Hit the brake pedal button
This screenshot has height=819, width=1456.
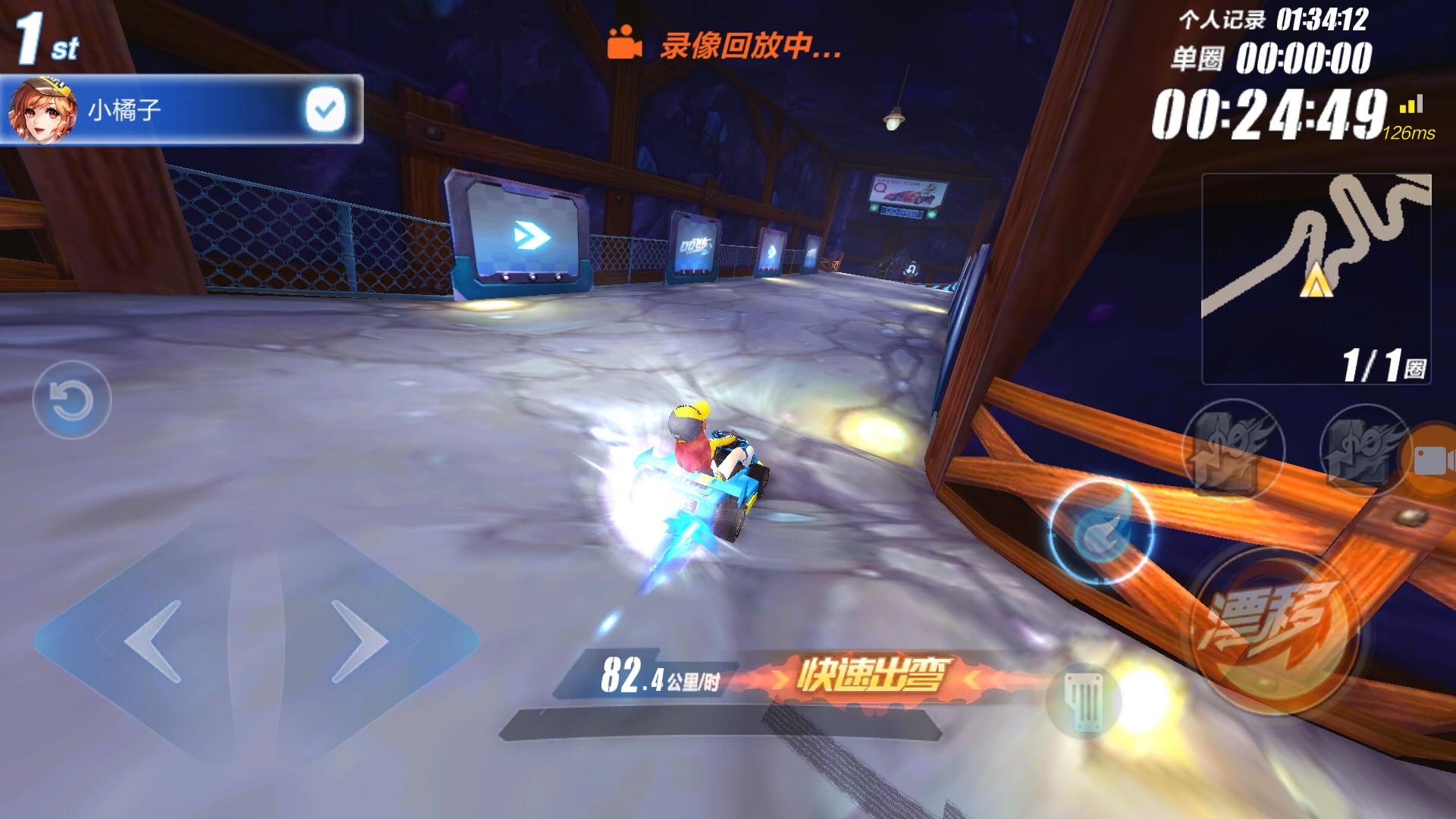point(1082,701)
